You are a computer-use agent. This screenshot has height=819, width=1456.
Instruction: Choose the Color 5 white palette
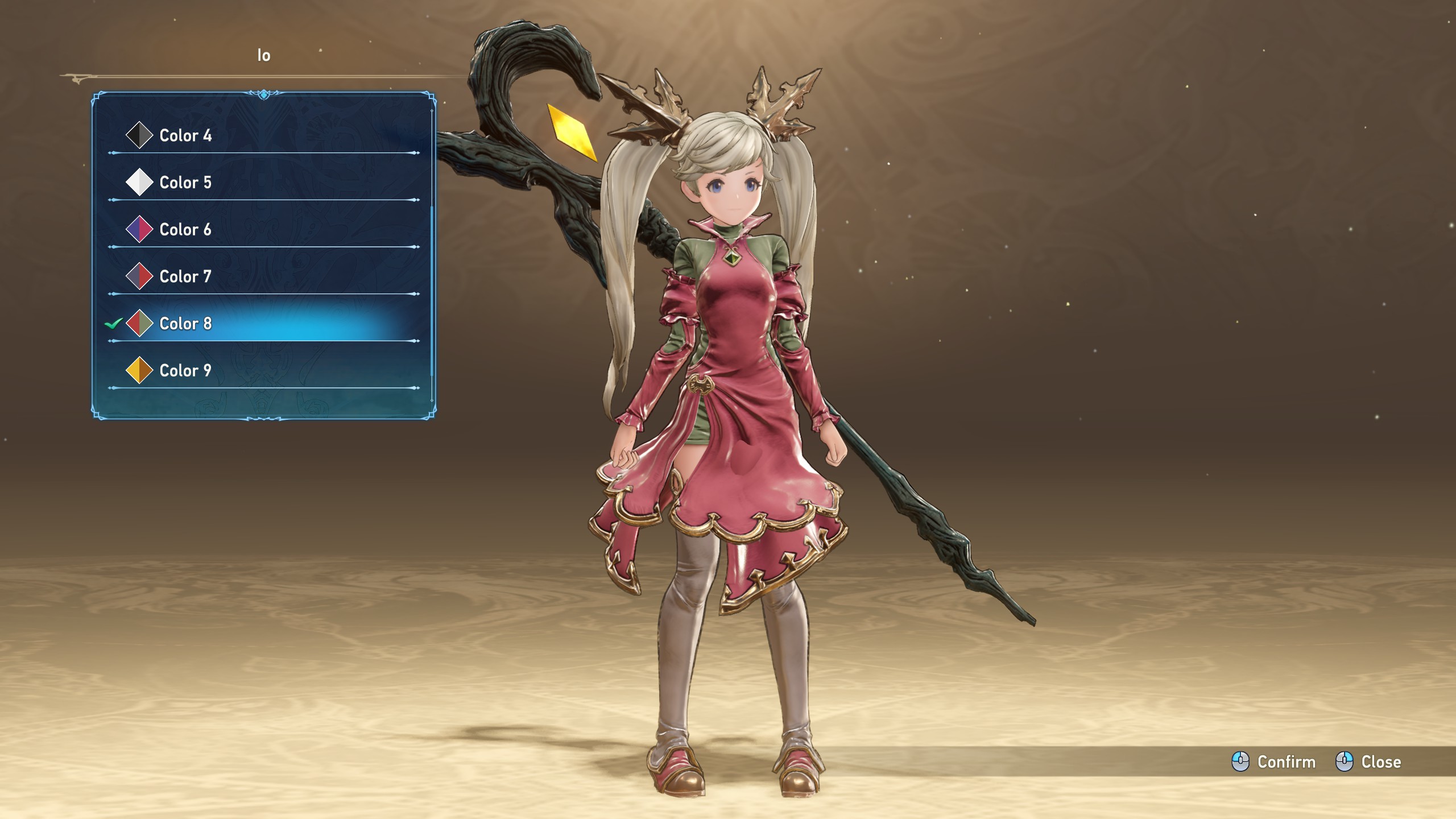tap(185, 183)
